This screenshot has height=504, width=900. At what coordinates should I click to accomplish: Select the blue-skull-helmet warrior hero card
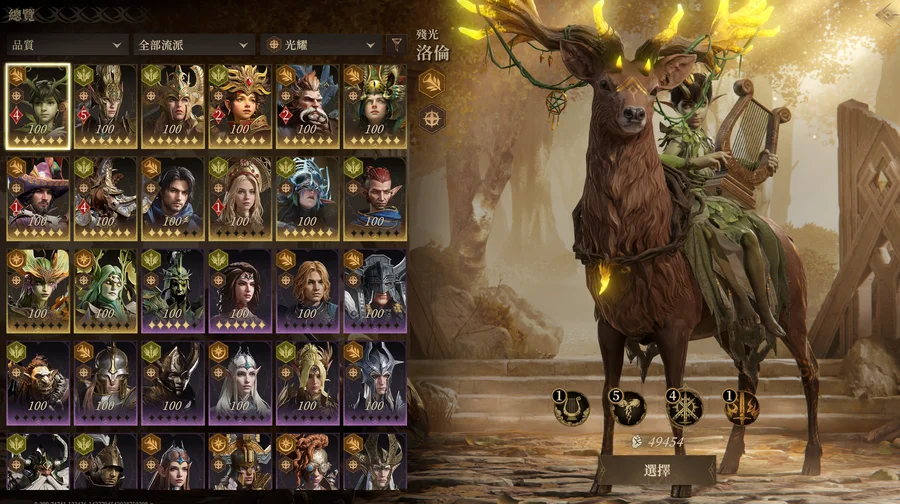(307, 198)
